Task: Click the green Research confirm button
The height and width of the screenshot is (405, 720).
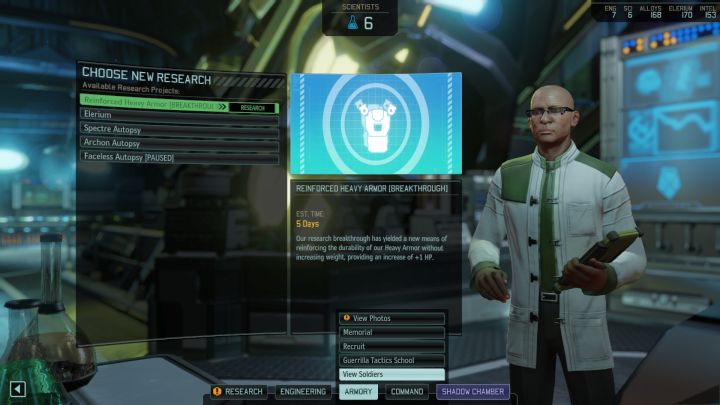Action: 253,107
